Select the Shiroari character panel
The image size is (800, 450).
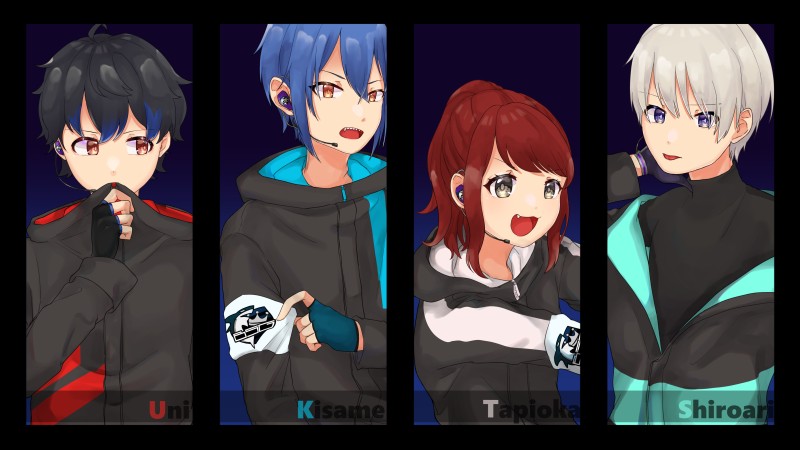click(x=690, y=225)
